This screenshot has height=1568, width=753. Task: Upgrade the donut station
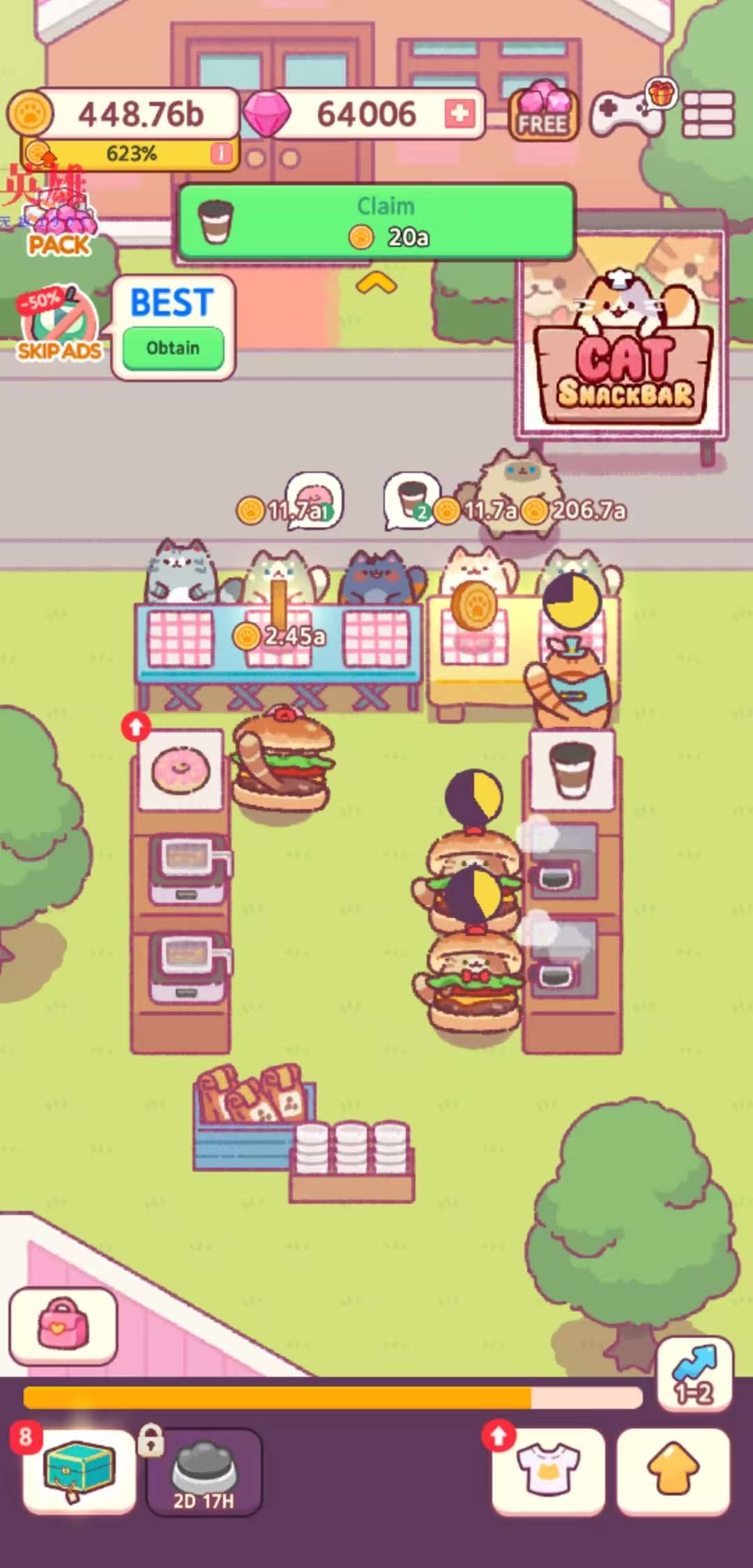137,727
